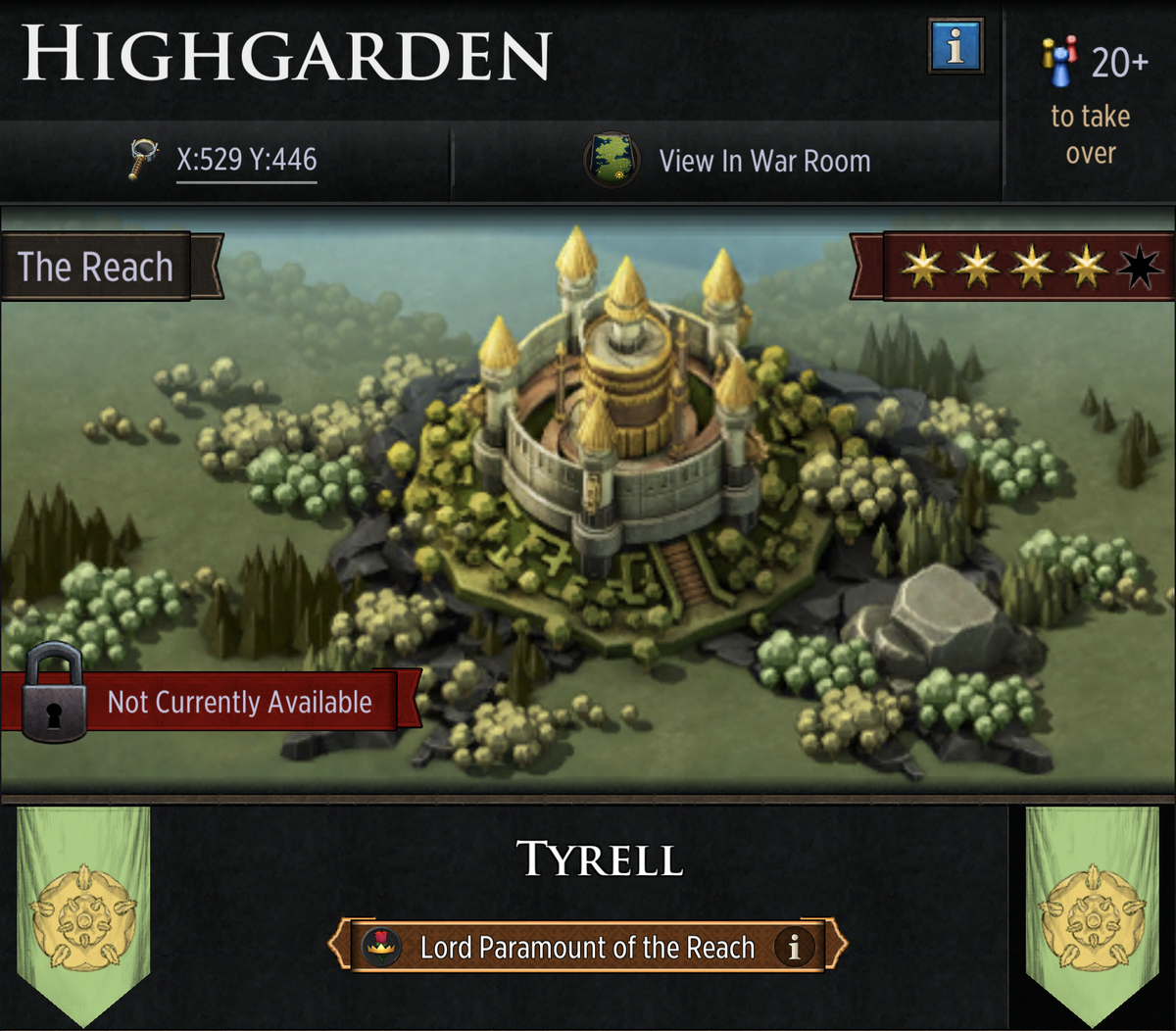View Highgarden in War Room

coord(728,161)
